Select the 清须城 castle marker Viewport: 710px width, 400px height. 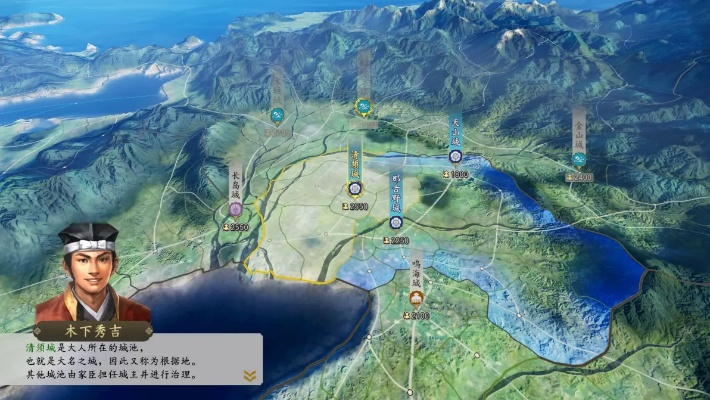pyautogui.click(x=355, y=186)
